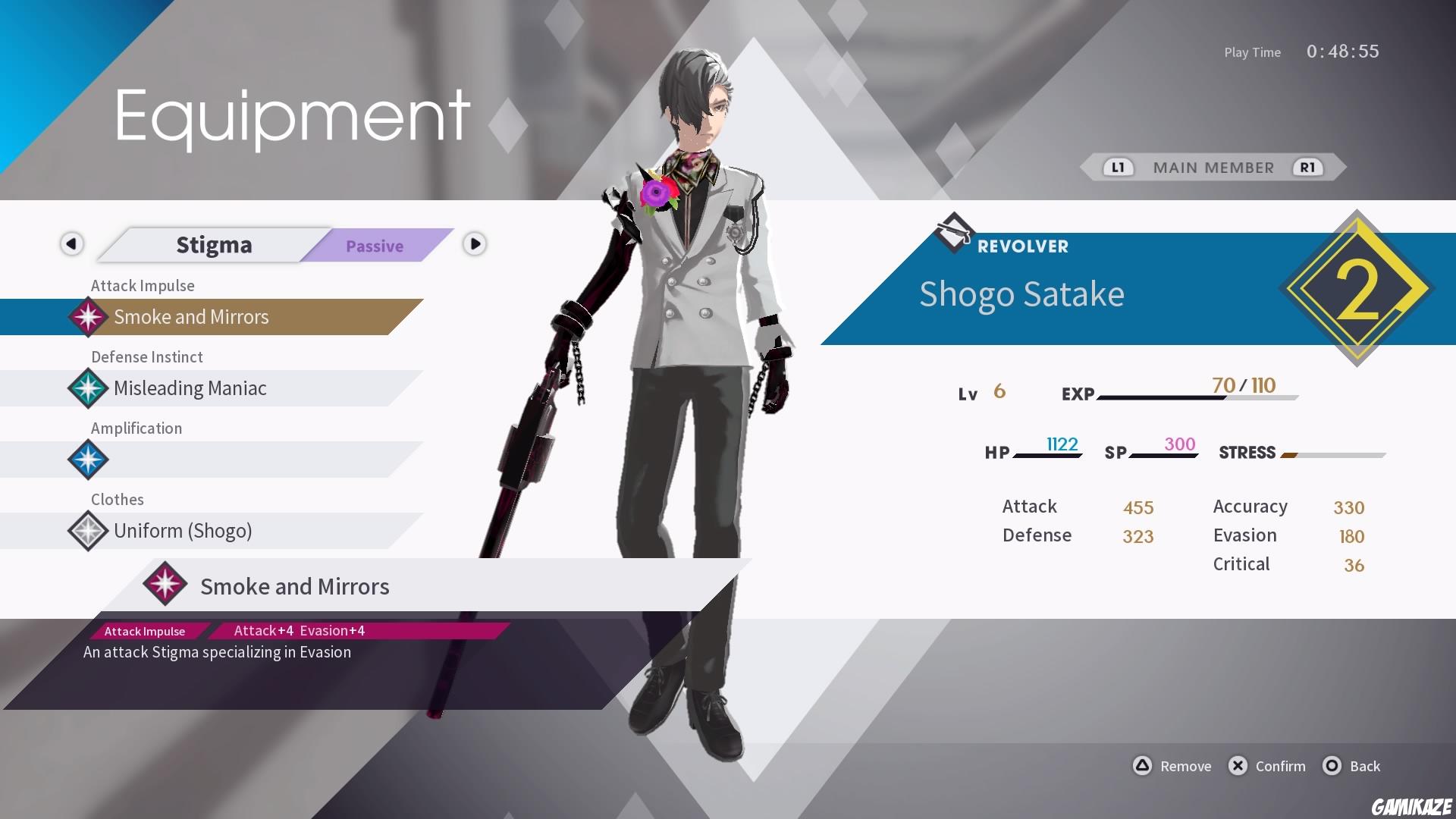1456x819 pixels.
Task: Select the Misleading Maniac defense stigma icon
Action: pyautogui.click(x=88, y=388)
